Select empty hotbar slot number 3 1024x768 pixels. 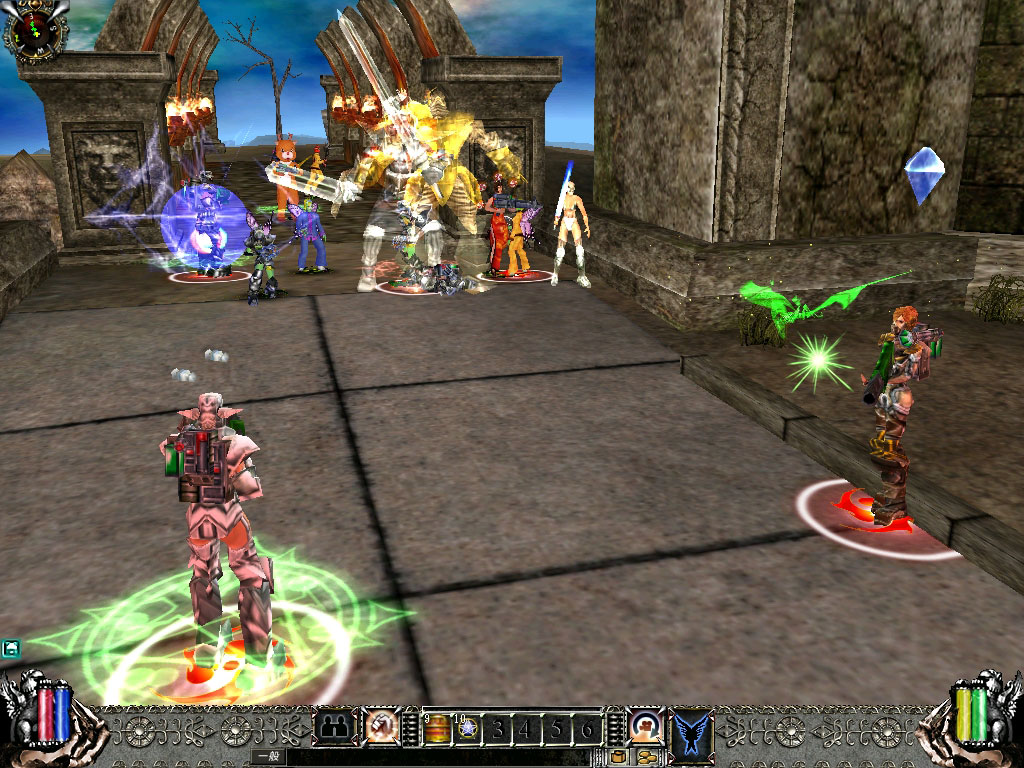[x=497, y=729]
